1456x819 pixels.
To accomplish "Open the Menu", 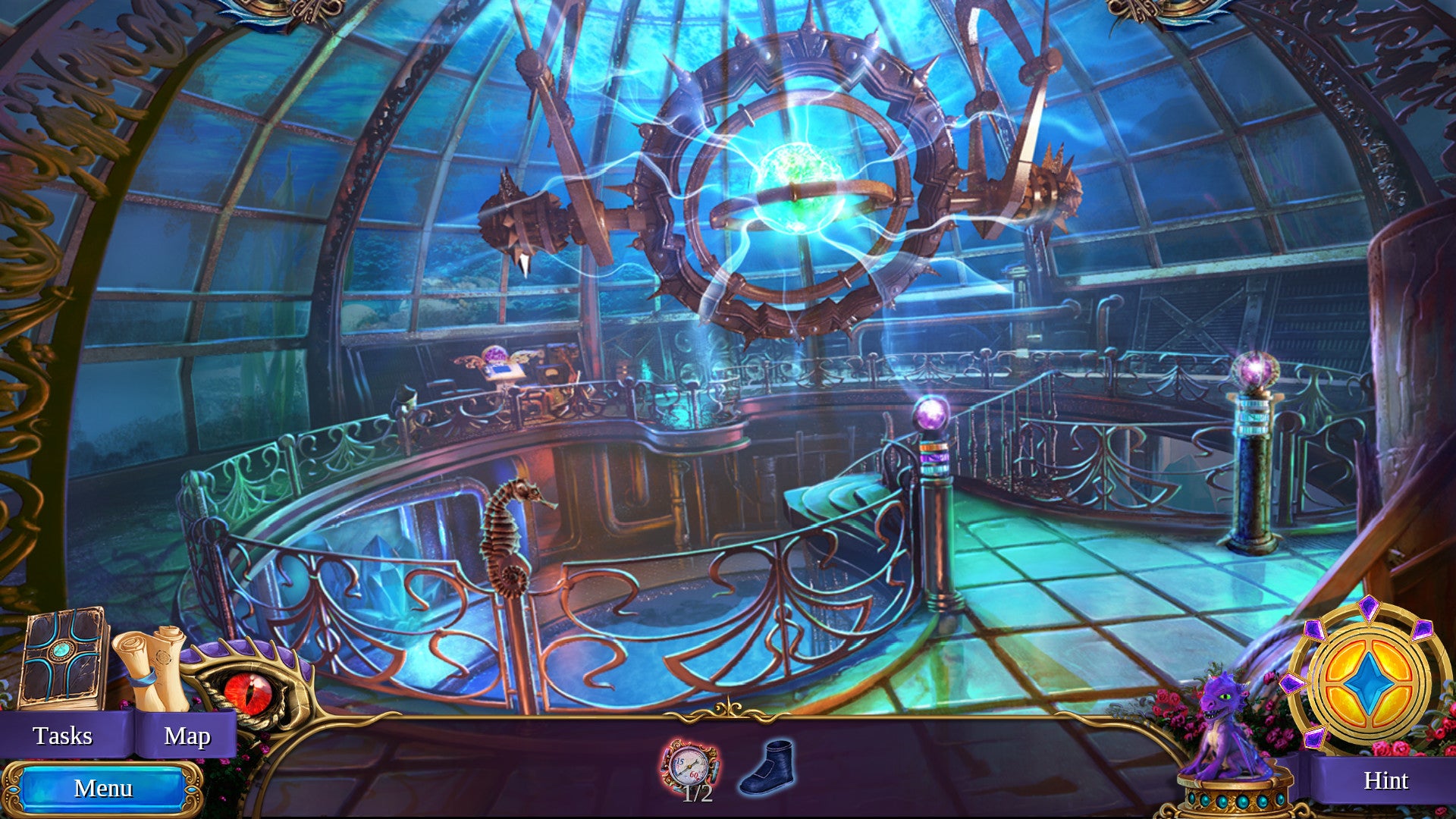I will click(103, 789).
